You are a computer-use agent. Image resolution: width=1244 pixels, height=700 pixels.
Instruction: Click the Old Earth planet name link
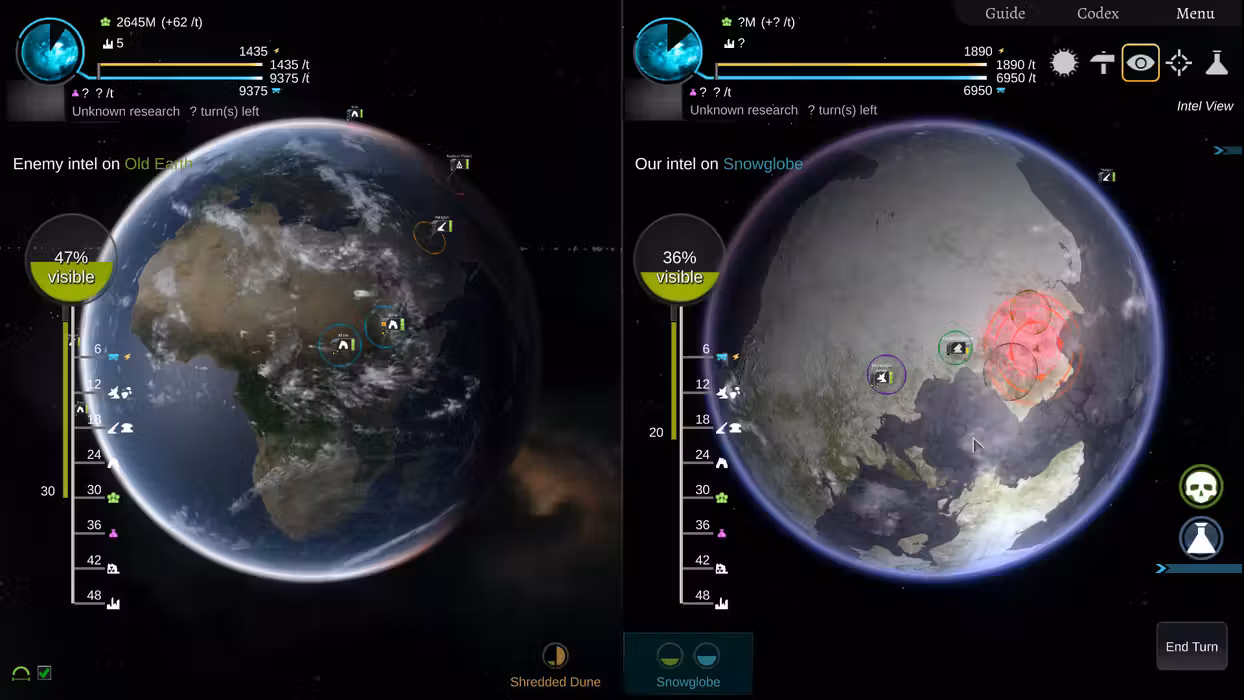(158, 164)
